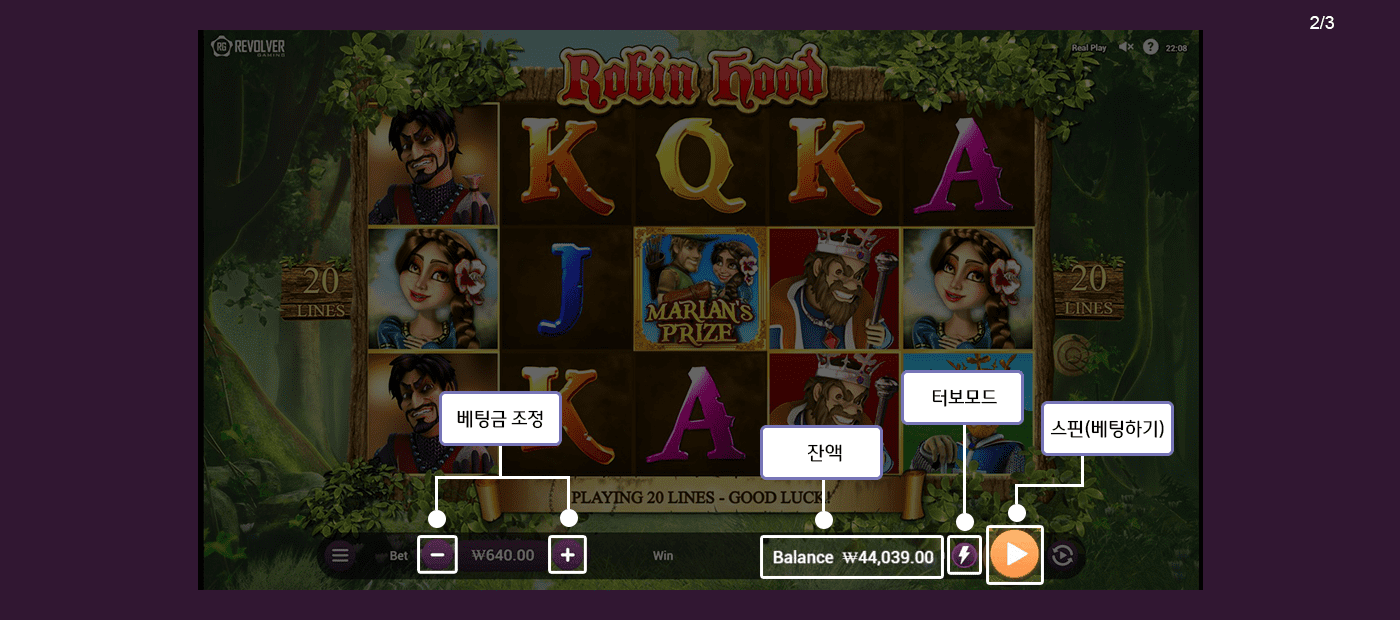Spin the reels with the orange play button
This screenshot has height=620, width=1400.
pyautogui.click(x=1015, y=554)
